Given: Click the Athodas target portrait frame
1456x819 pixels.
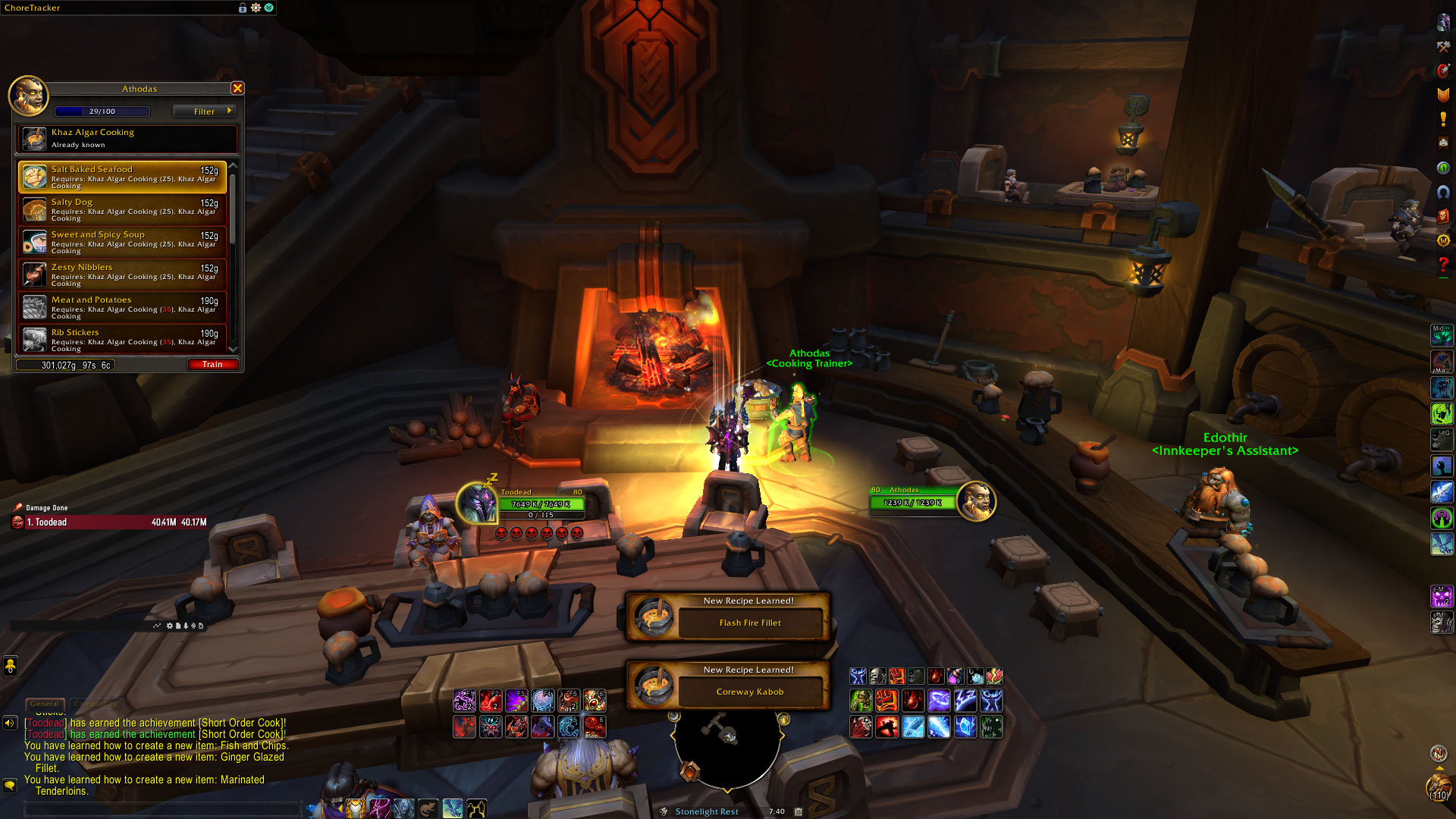Looking at the screenshot, I should coord(976,501).
